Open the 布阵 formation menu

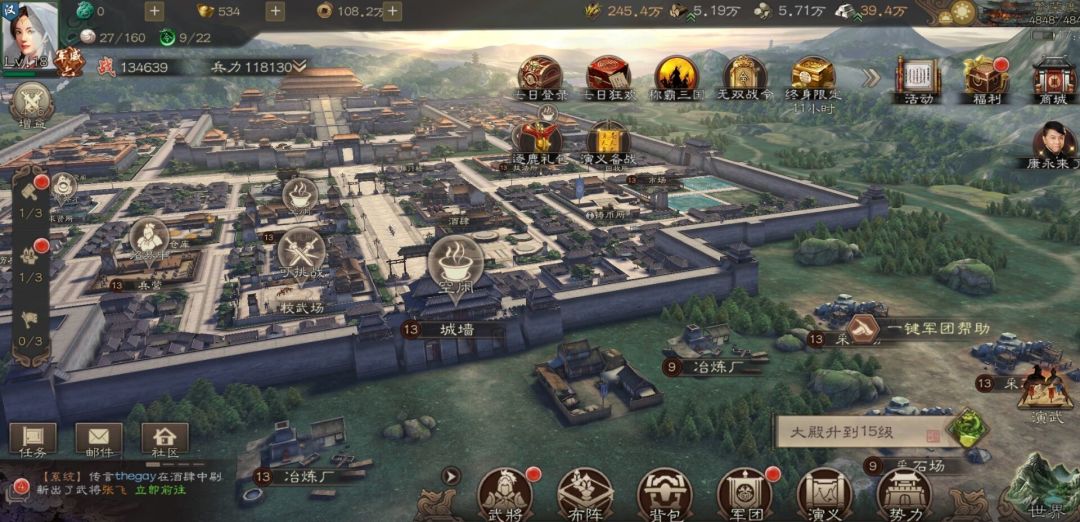[584, 493]
